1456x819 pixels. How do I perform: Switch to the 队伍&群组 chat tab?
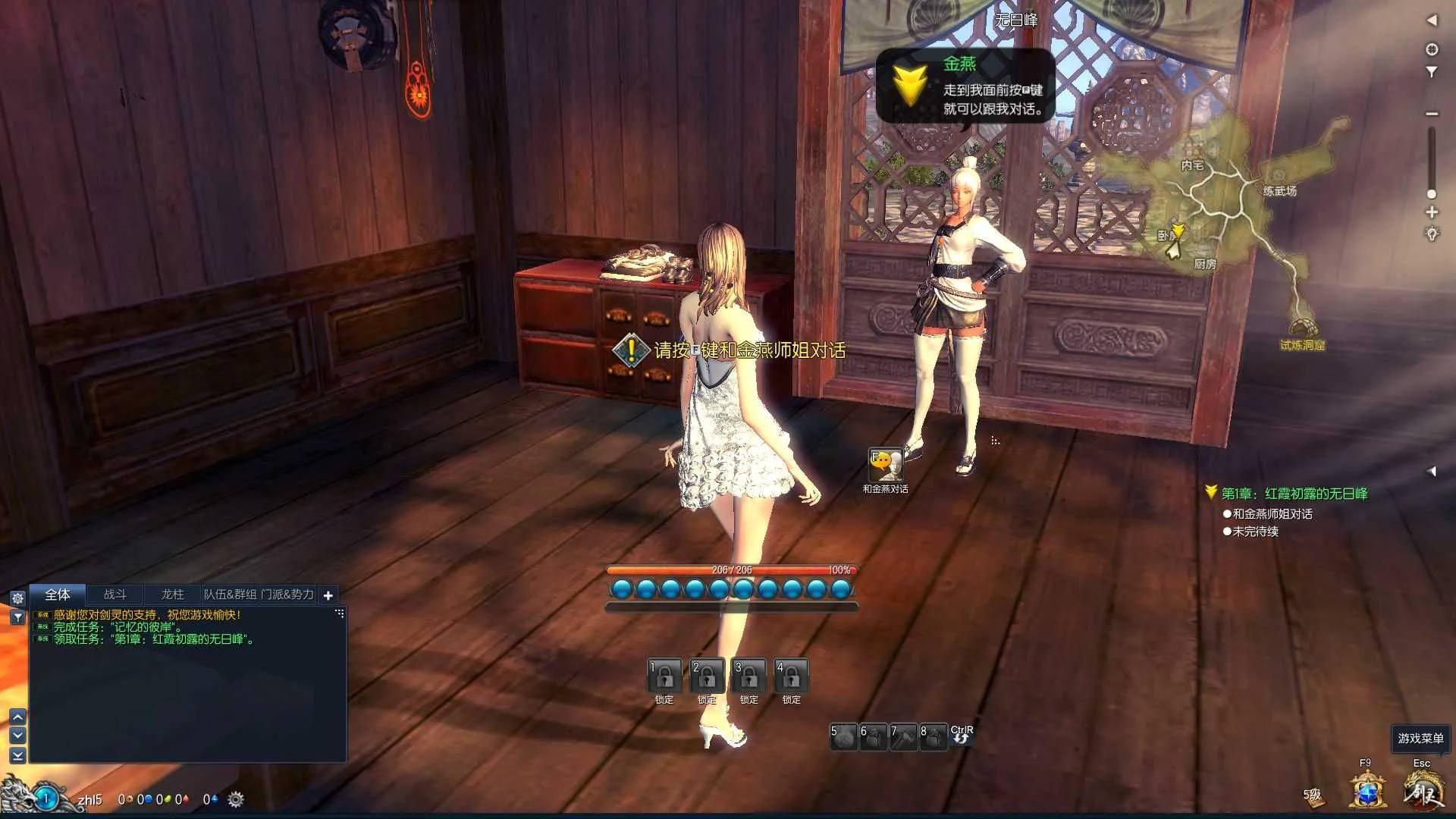click(x=230, y=595)
